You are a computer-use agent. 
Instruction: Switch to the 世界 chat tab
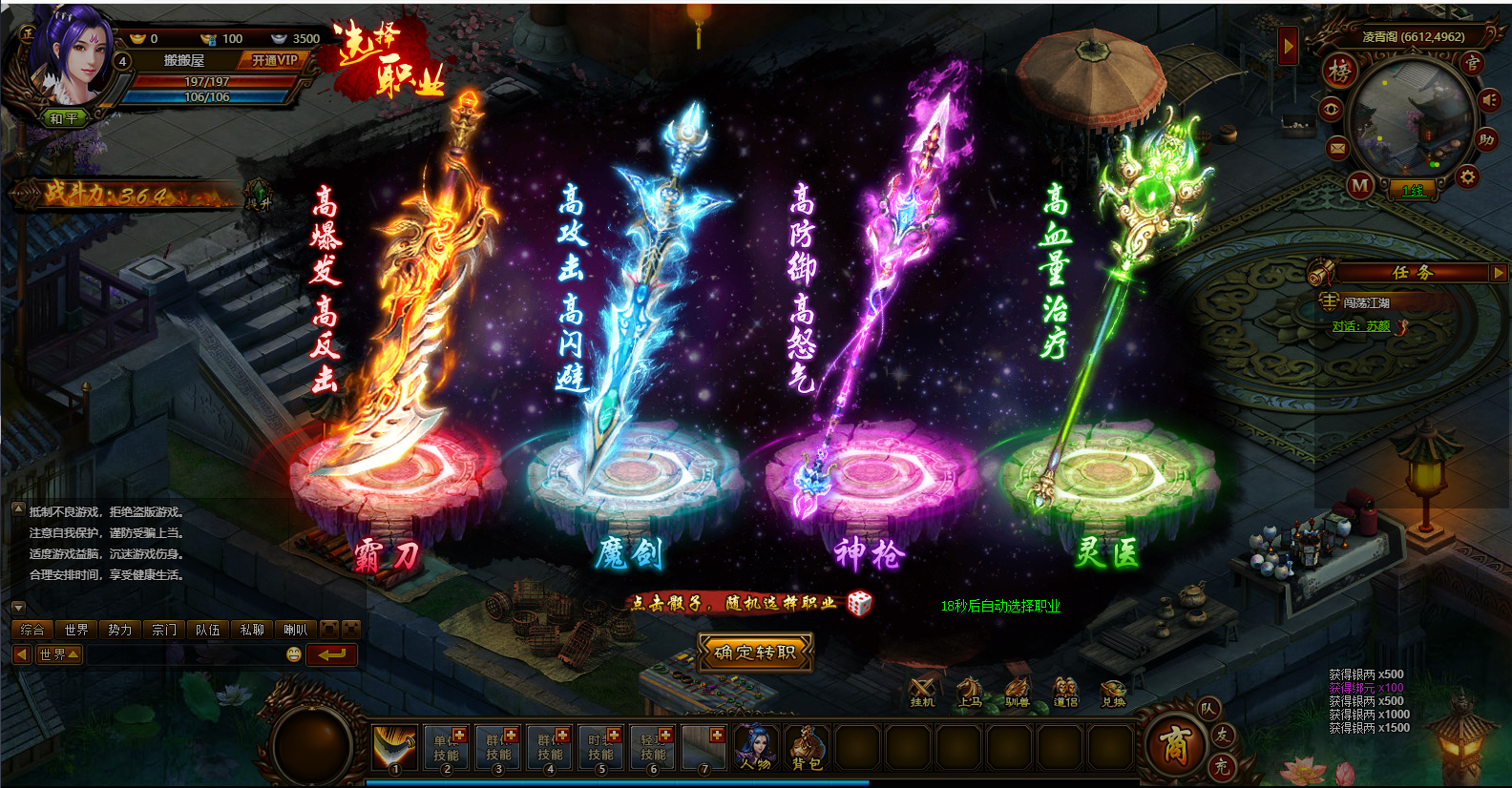(x=76, y=630)
